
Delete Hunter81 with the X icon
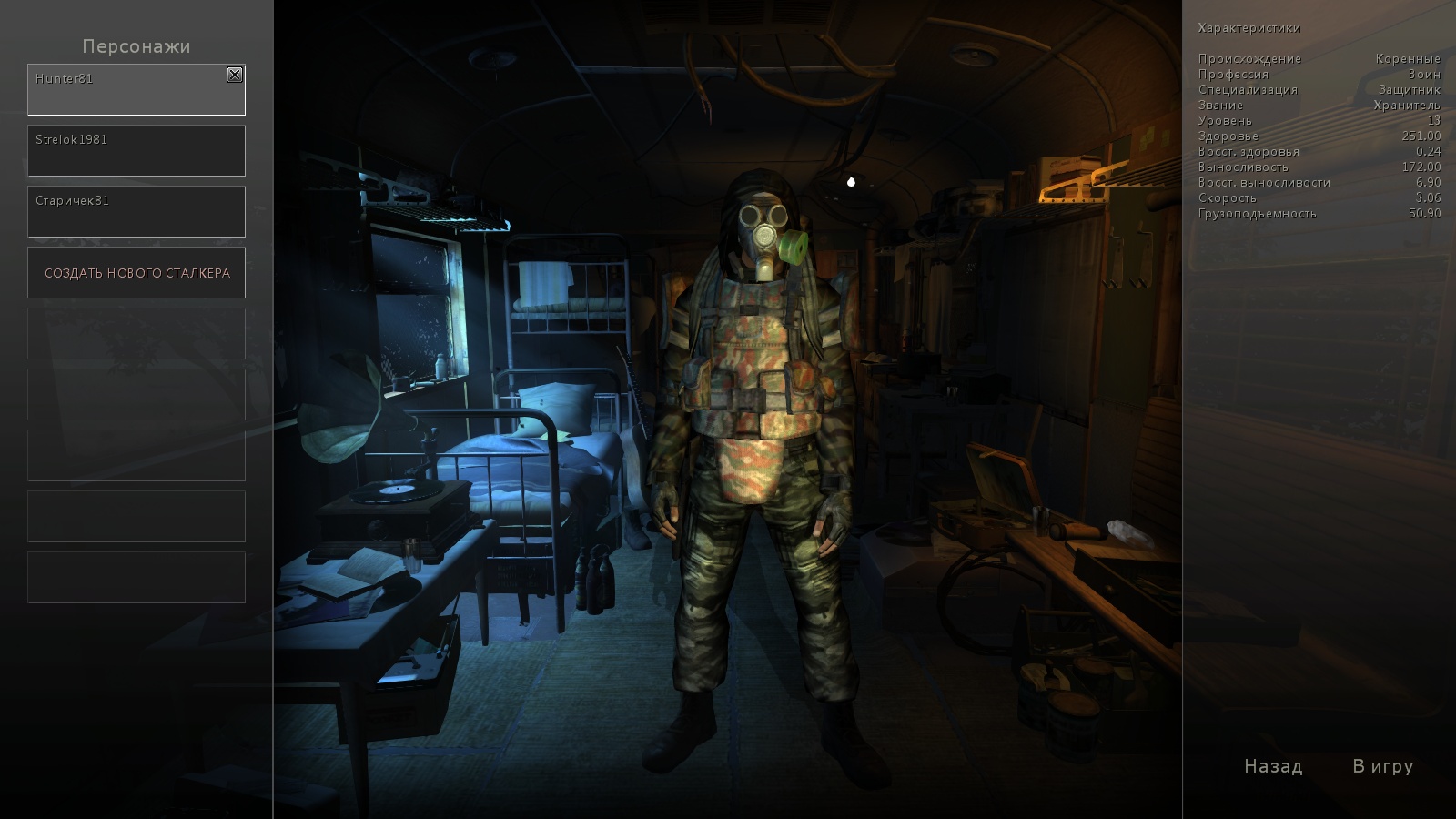pos(235,75)
